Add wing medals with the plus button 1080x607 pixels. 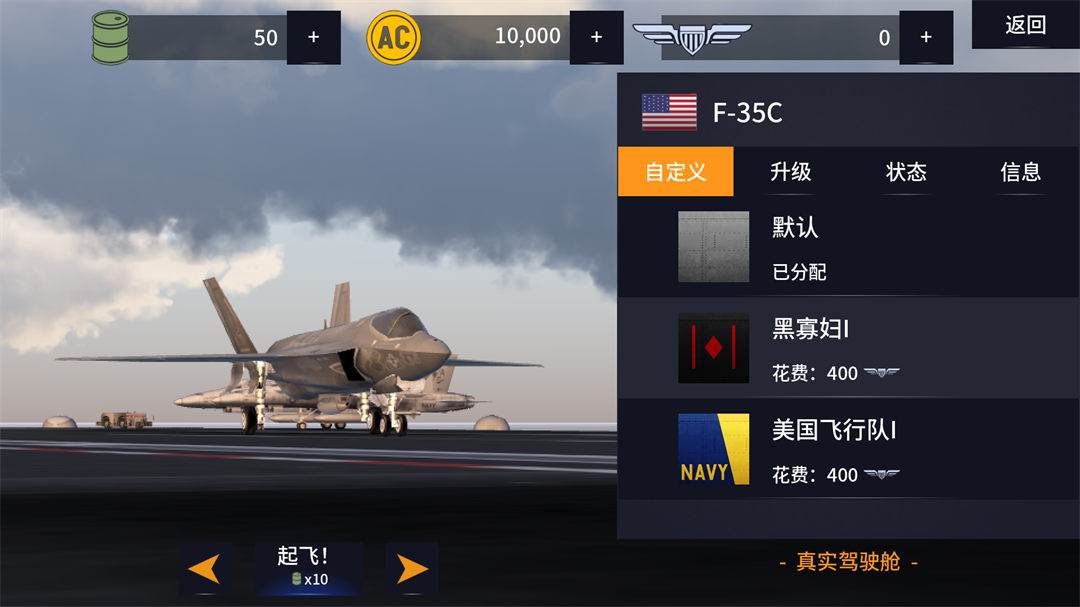(x=925, y=38)
